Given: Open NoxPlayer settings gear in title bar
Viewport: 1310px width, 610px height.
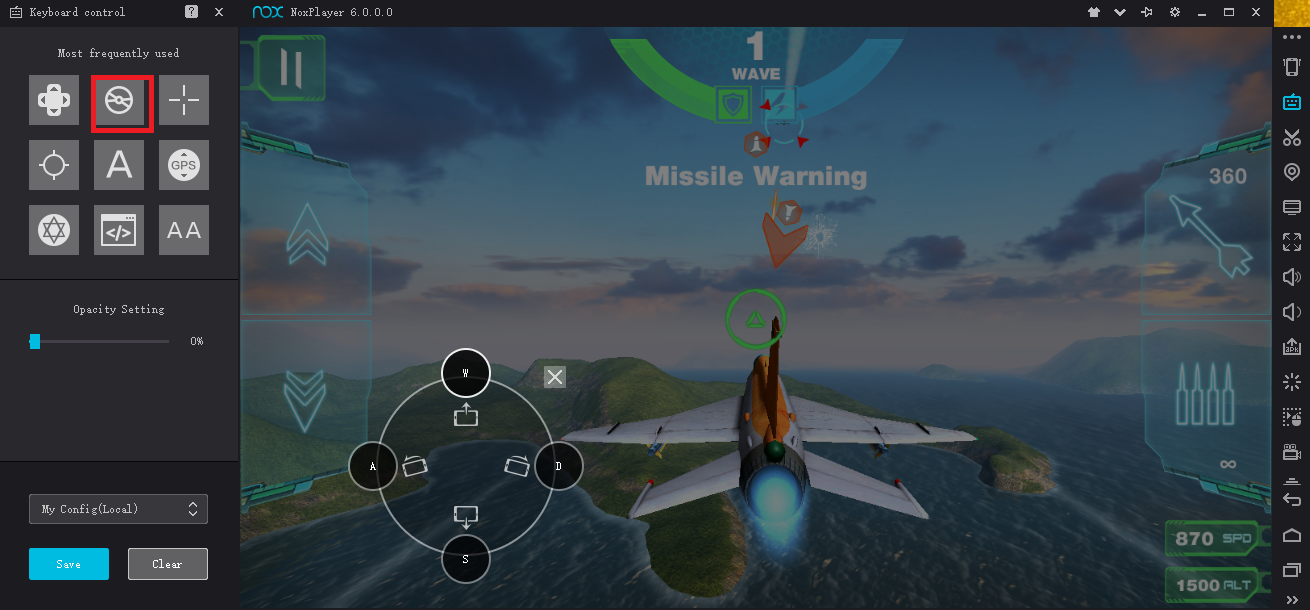Looking at the screenshot, I should click(1175, 12).
